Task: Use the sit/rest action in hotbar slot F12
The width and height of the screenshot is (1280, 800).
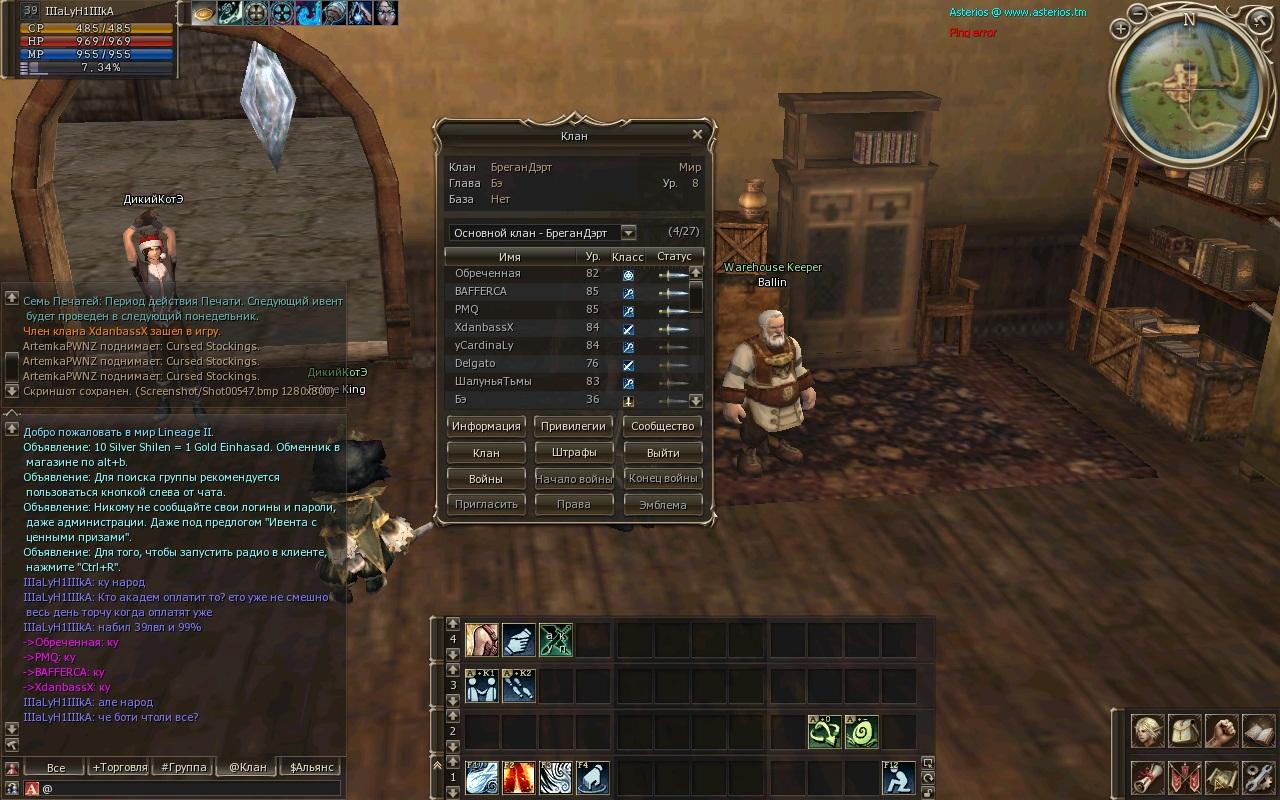Action: pyautogui.click(x=897, y=778)
